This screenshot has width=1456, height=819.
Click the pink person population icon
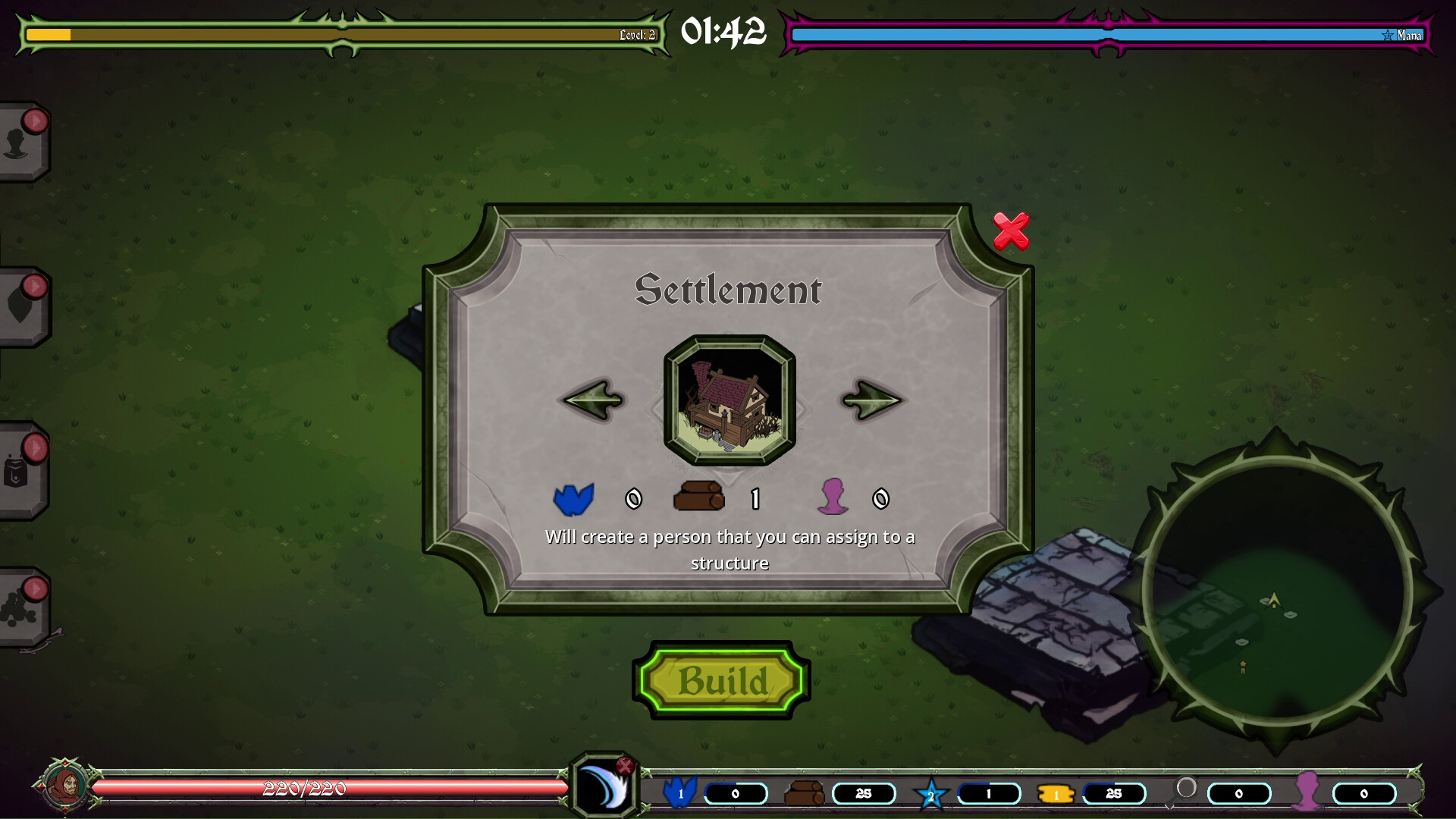(1307, 793)
